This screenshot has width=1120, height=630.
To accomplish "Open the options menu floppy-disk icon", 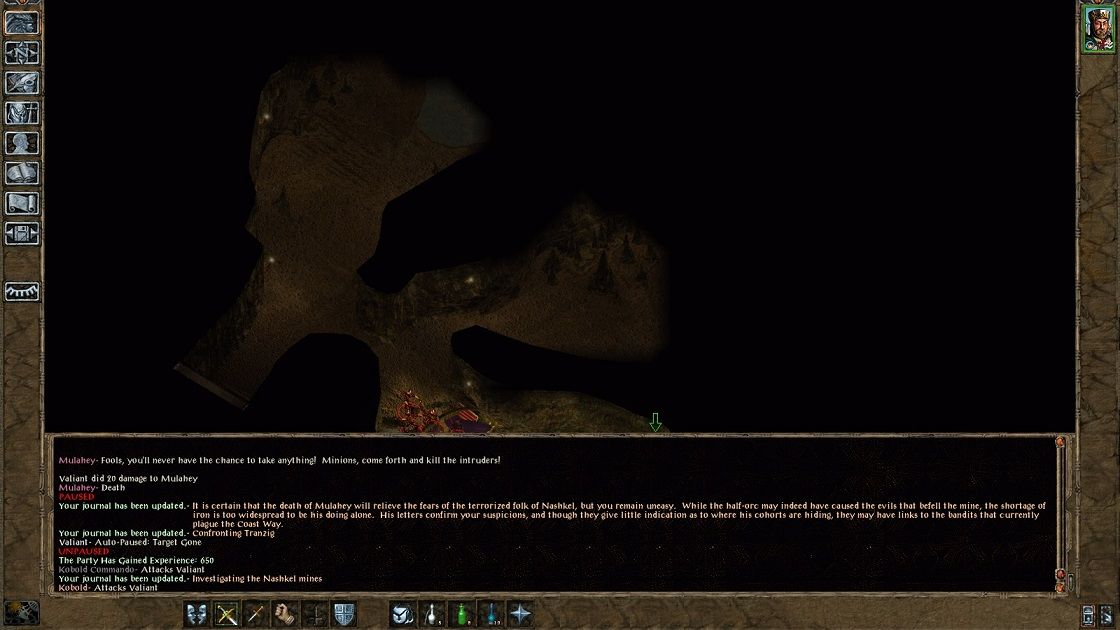I will click(x=22, y=234).
